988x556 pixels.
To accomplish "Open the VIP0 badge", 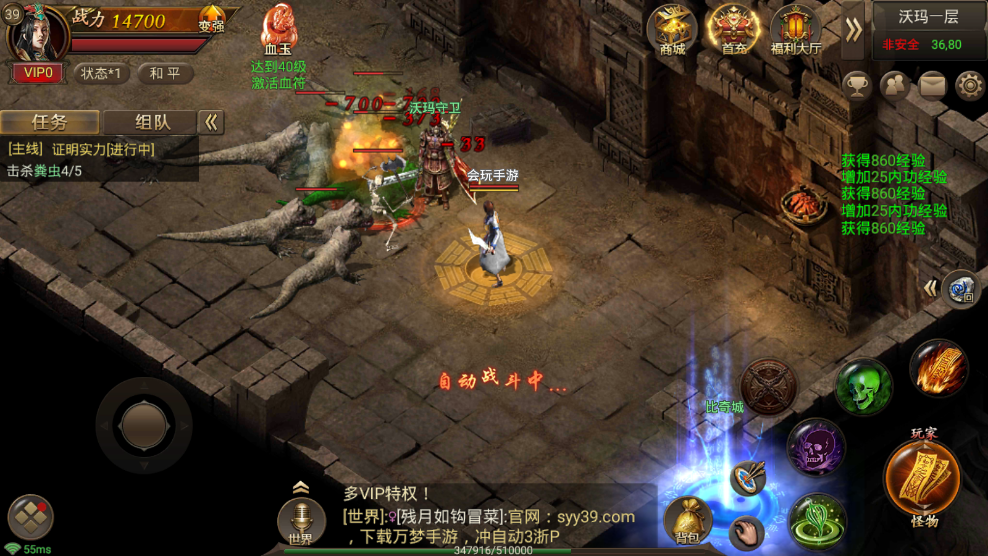I will pos(38,73).
